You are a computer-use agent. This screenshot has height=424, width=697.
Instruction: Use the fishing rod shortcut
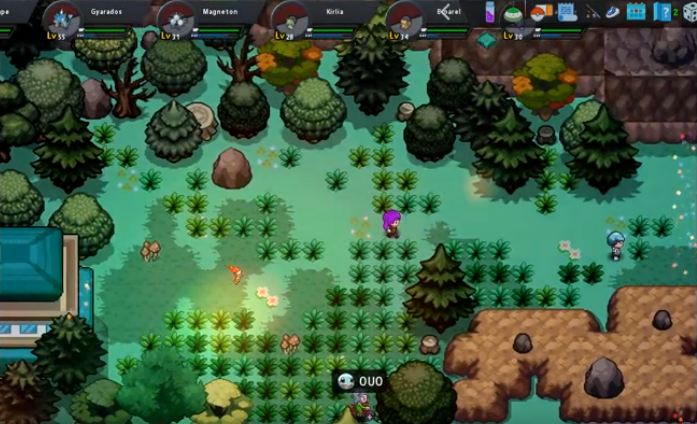click(592, 12)
